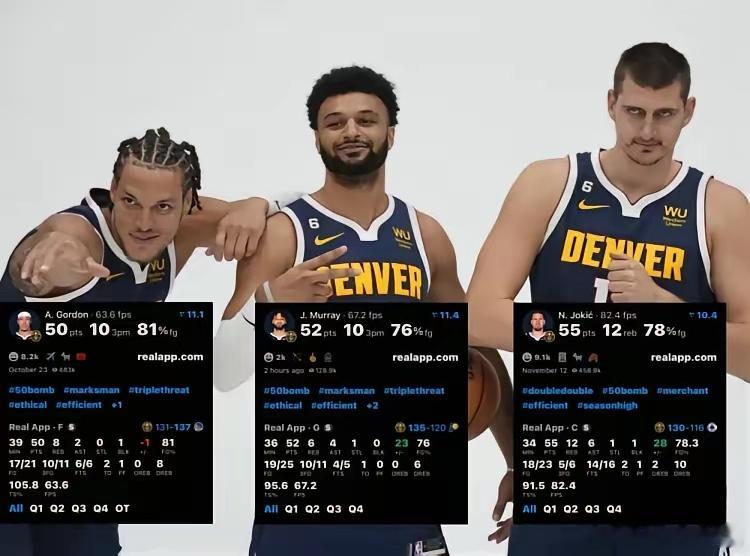Expand the +2 more tags on Murray's card
This screenshot has width=750, height=556.
click(x=372, y=405)
